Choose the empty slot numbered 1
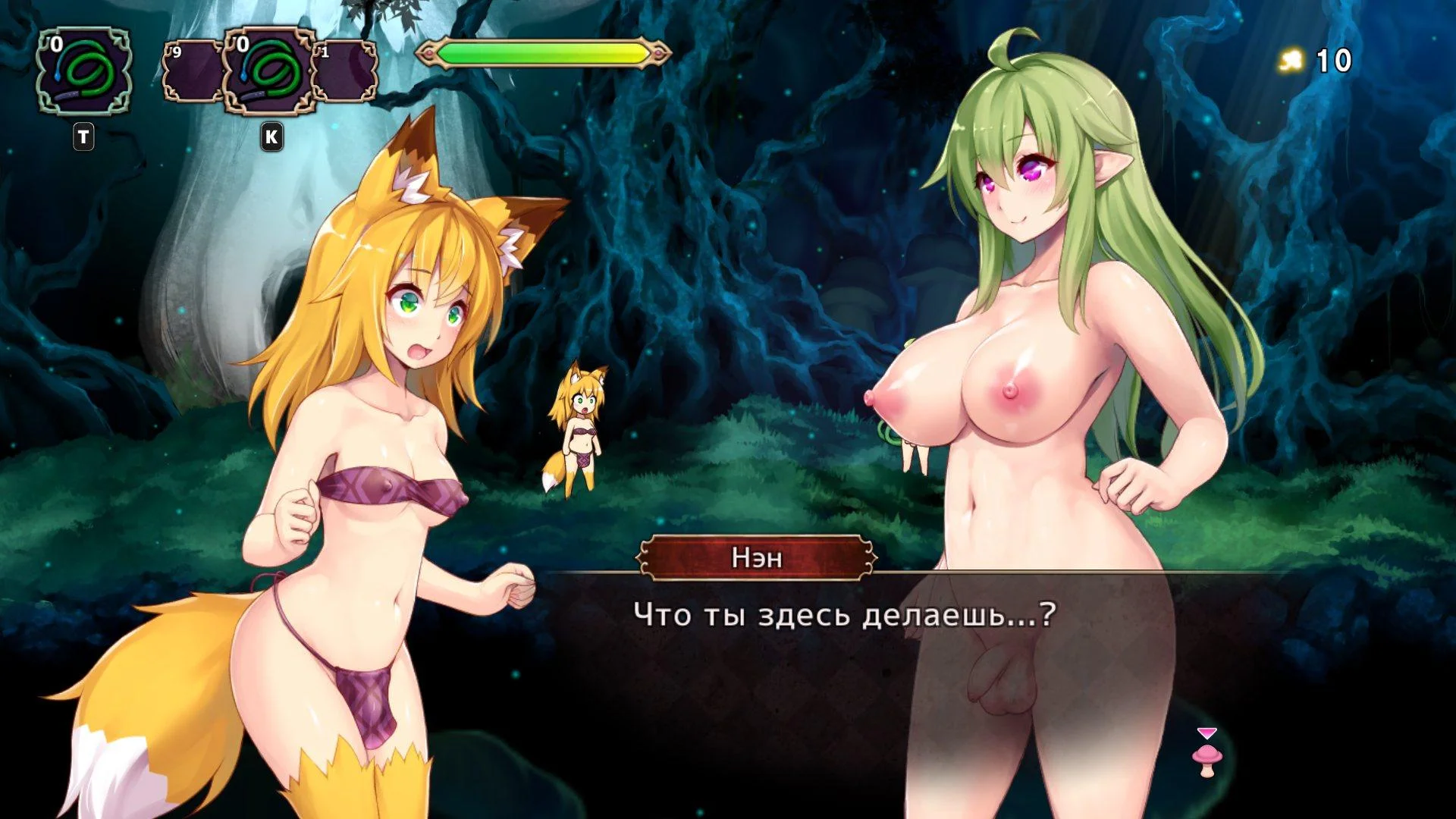 click(x=347, y=72)
